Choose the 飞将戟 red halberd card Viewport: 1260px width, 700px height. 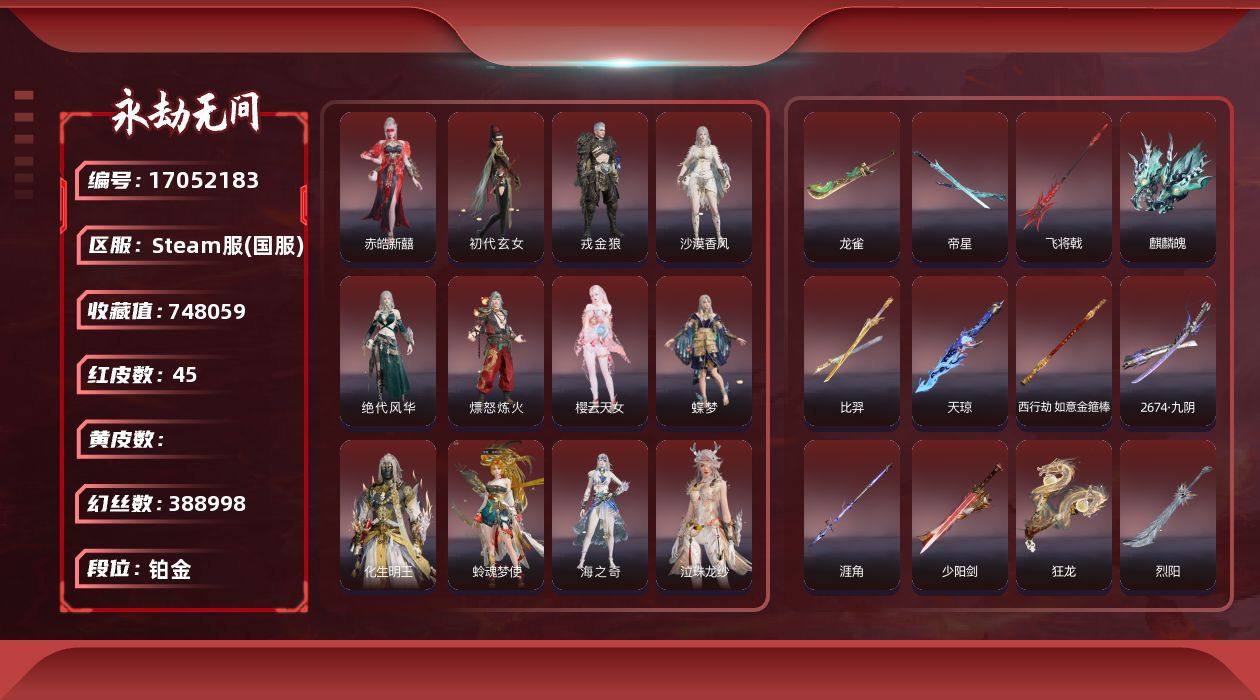click(1064, 186)
